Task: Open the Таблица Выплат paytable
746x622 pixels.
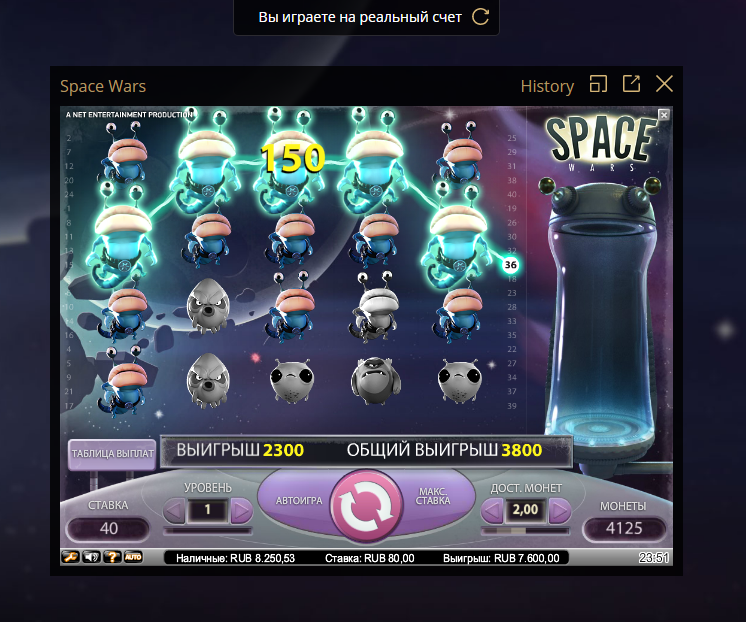Action: (112, 453)
